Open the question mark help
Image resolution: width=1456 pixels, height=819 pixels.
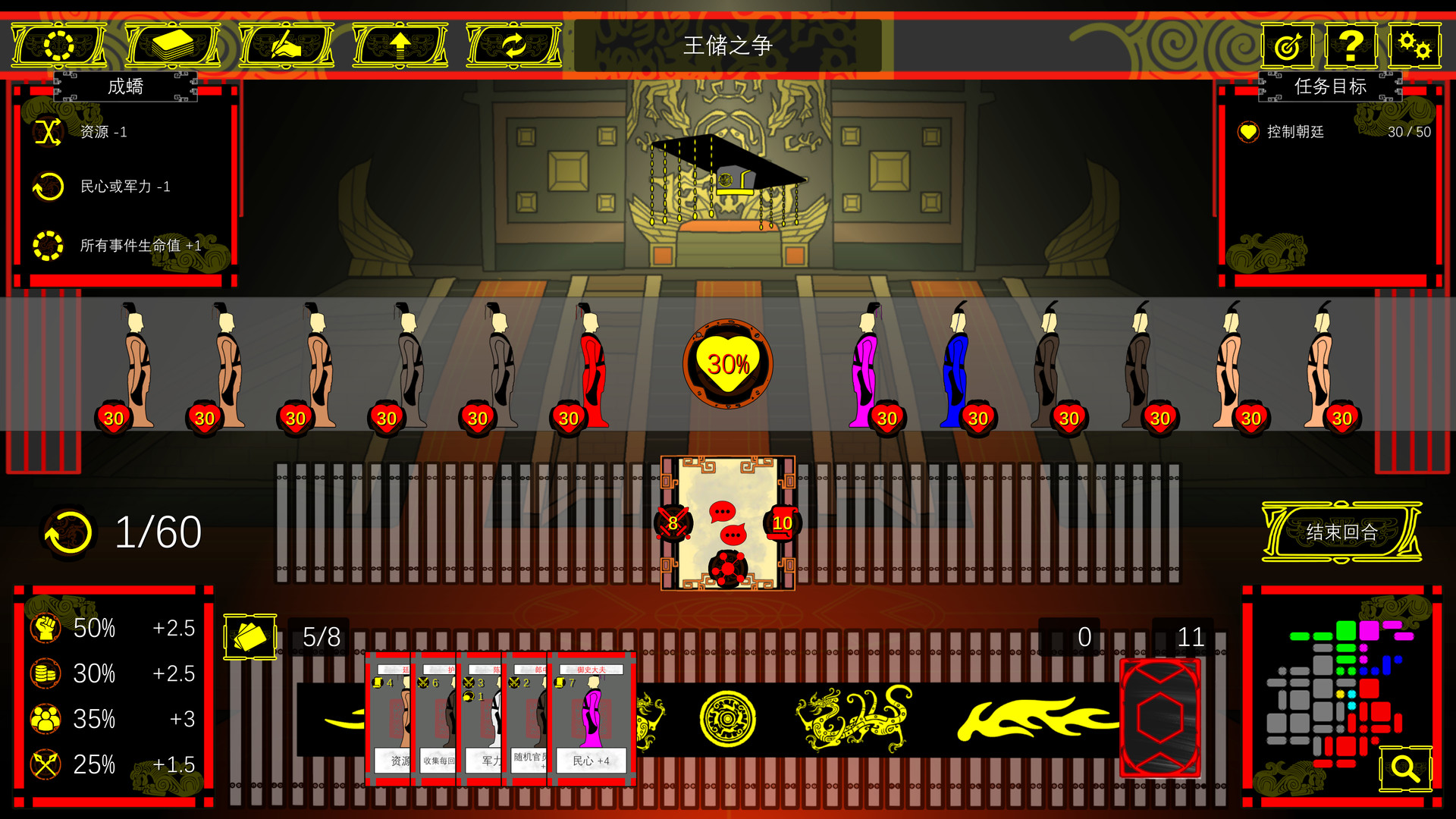[x=1351, y=45]
